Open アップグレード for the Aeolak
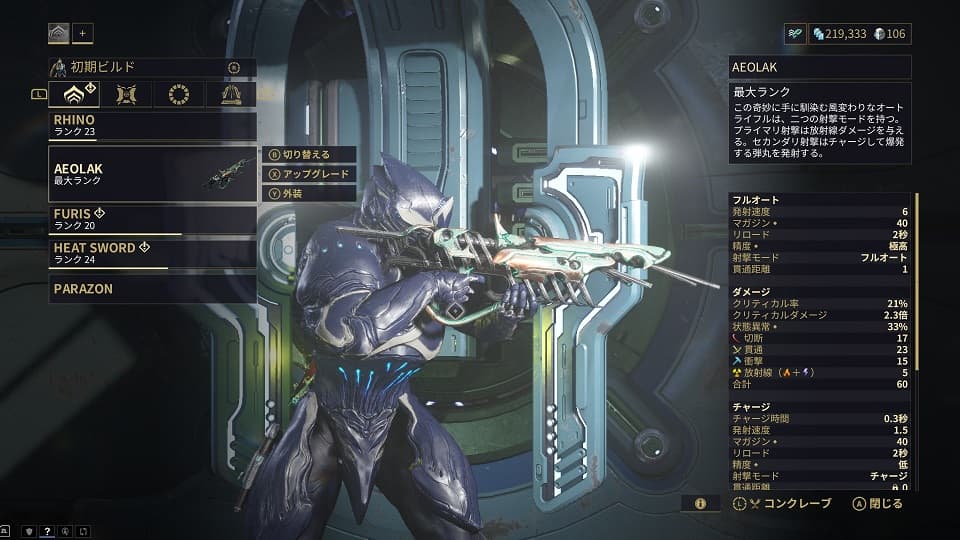 coord(310,174)
